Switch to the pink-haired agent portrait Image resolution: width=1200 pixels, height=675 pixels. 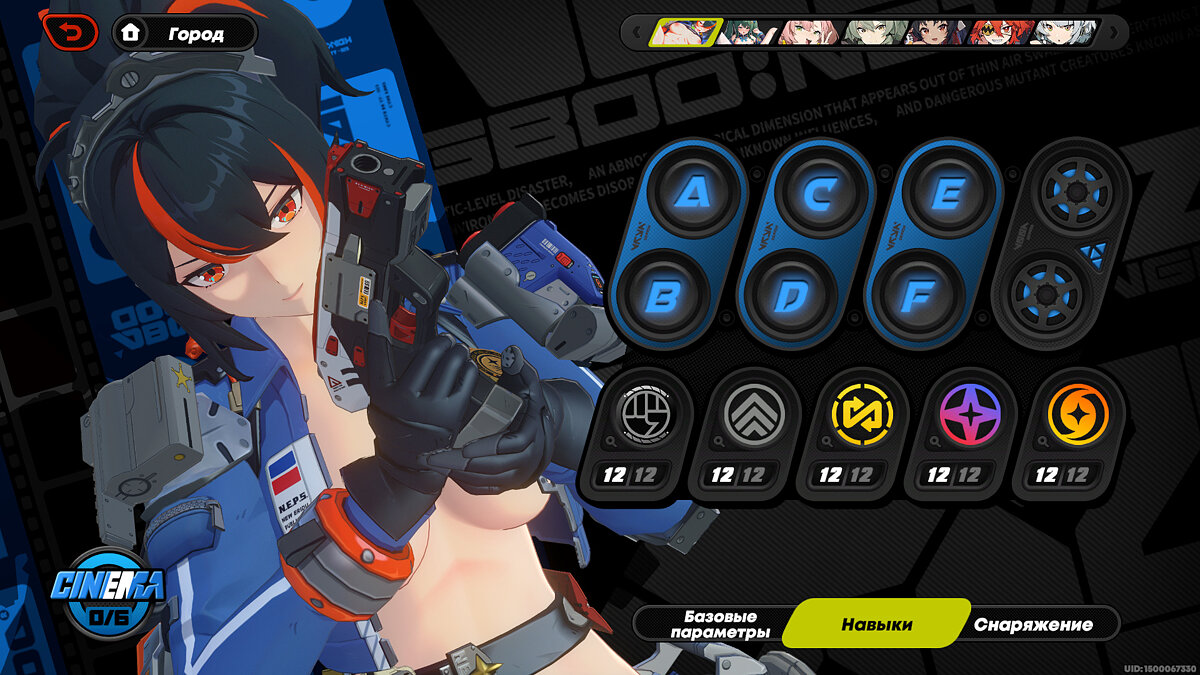[808, 32]
